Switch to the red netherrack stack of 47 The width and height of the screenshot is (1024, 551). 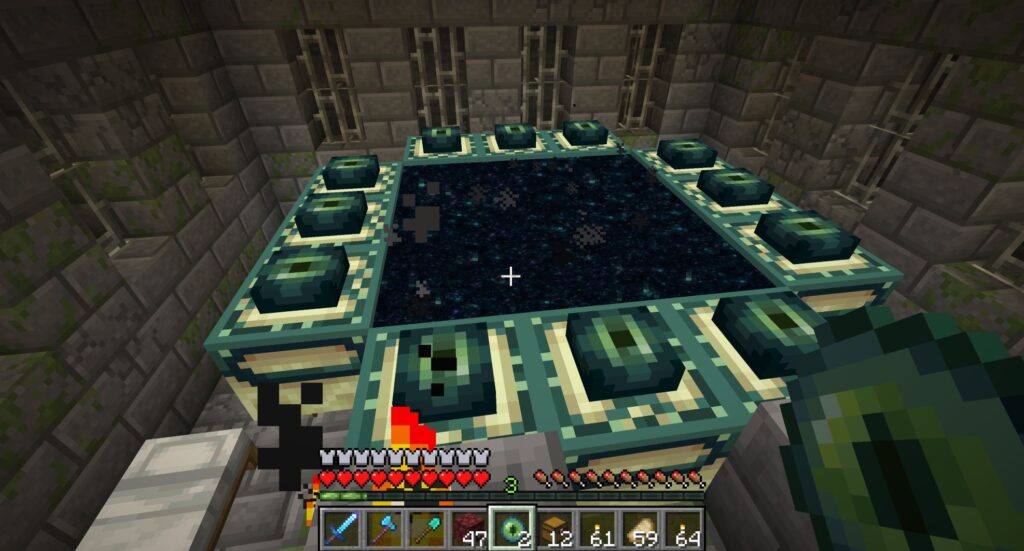[x=468, y=527]
